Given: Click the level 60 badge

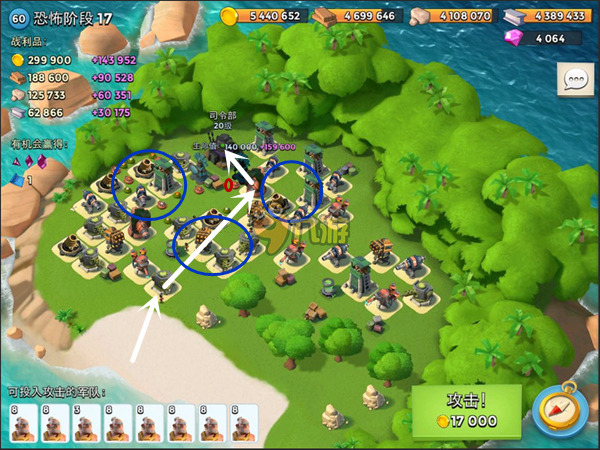Looking at the screenshot, I should [x=18, y=16].
